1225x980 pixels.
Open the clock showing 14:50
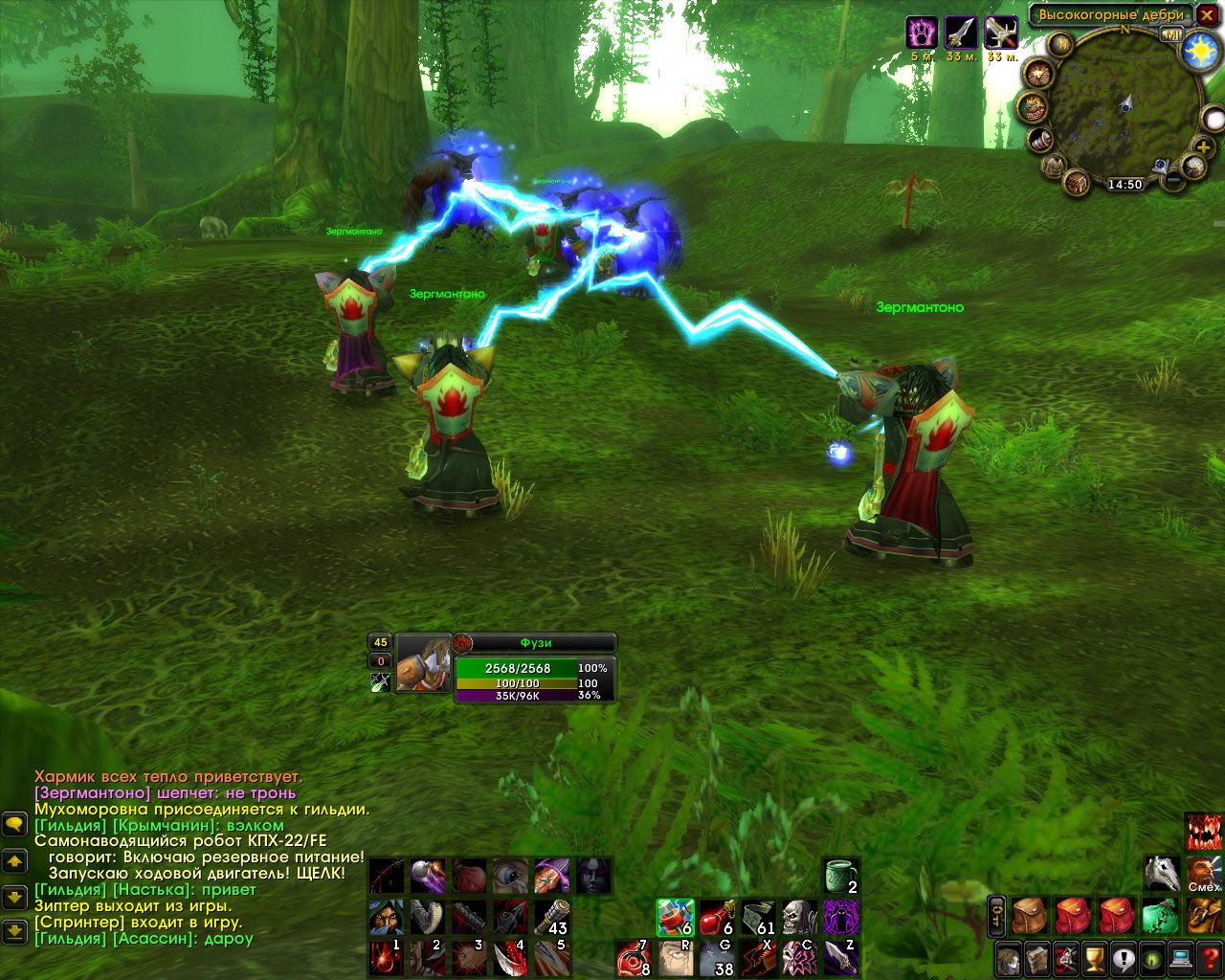click(x=1125, y=184)
